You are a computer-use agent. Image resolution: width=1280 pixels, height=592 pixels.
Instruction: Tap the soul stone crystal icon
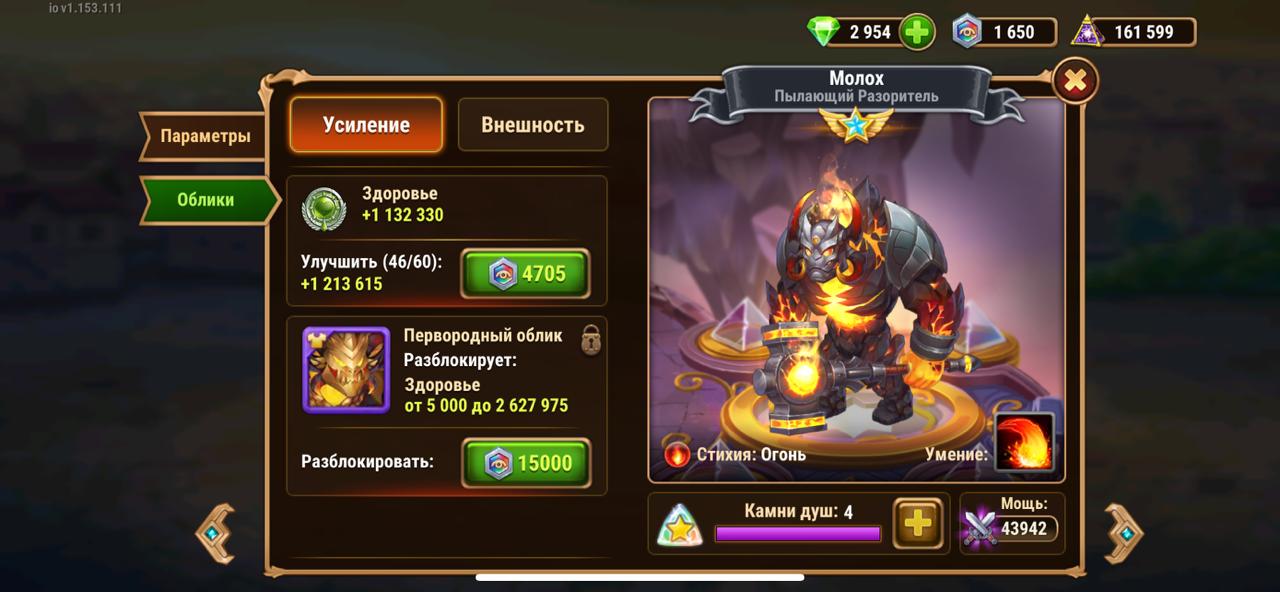(680, 524)
